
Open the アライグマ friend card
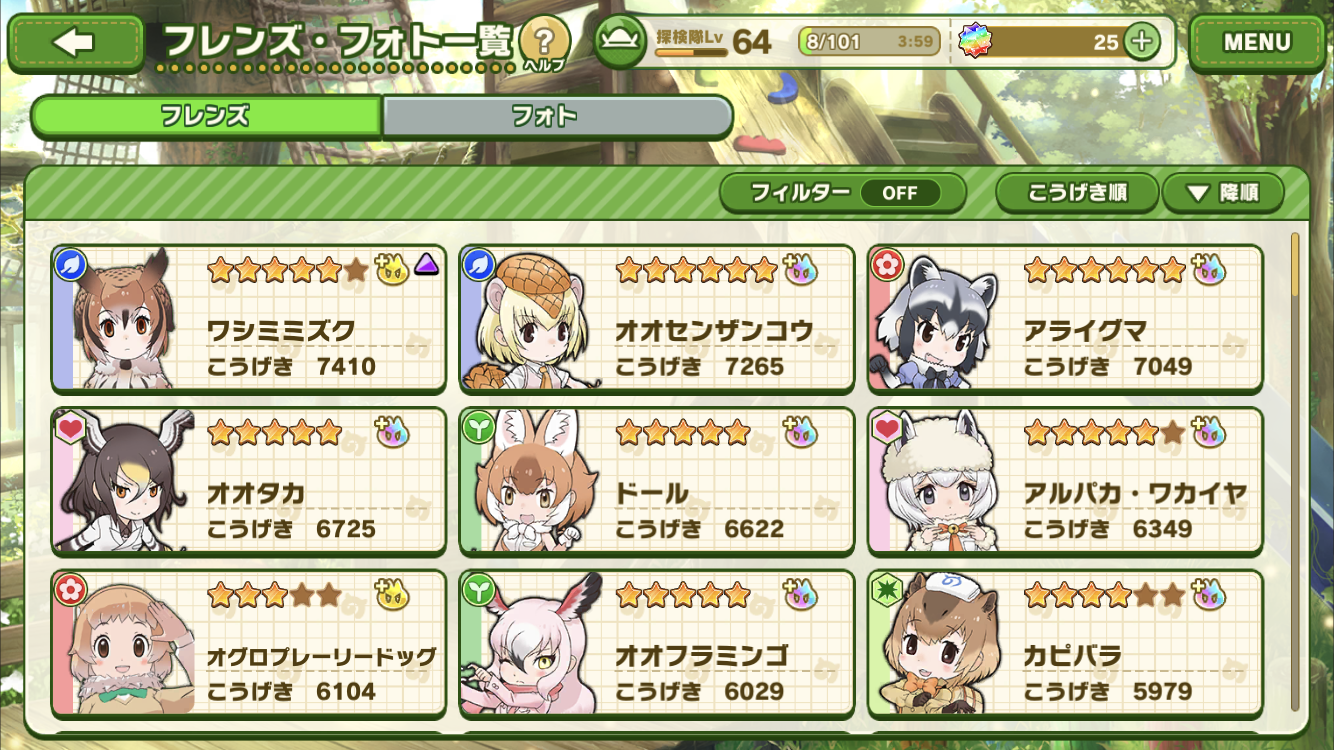1065,319
